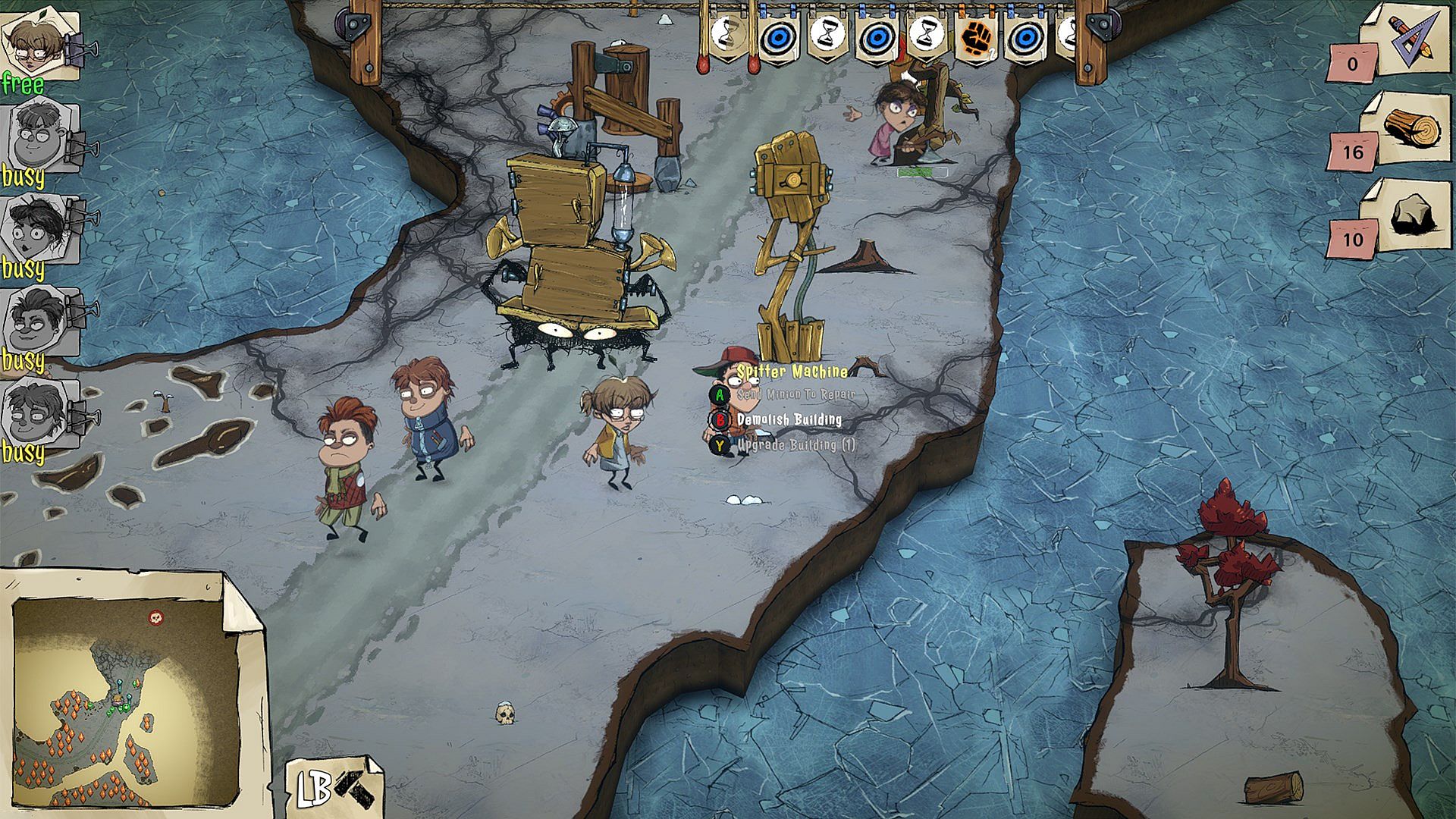Open the parchment minimap
This screenshot has height=819, width=1456.
click(125, 698)
